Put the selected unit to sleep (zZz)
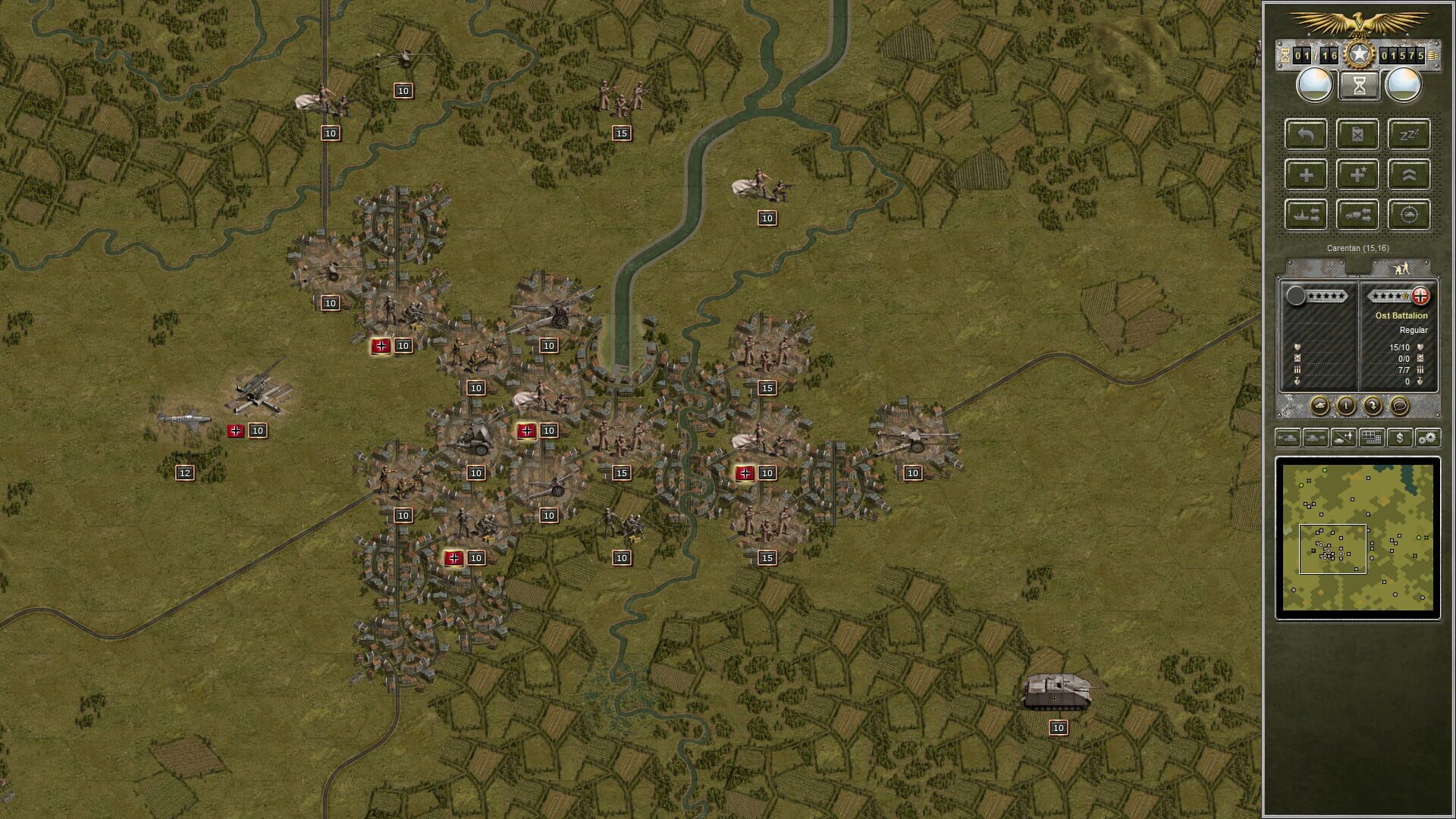 (x=1409, y=135)
